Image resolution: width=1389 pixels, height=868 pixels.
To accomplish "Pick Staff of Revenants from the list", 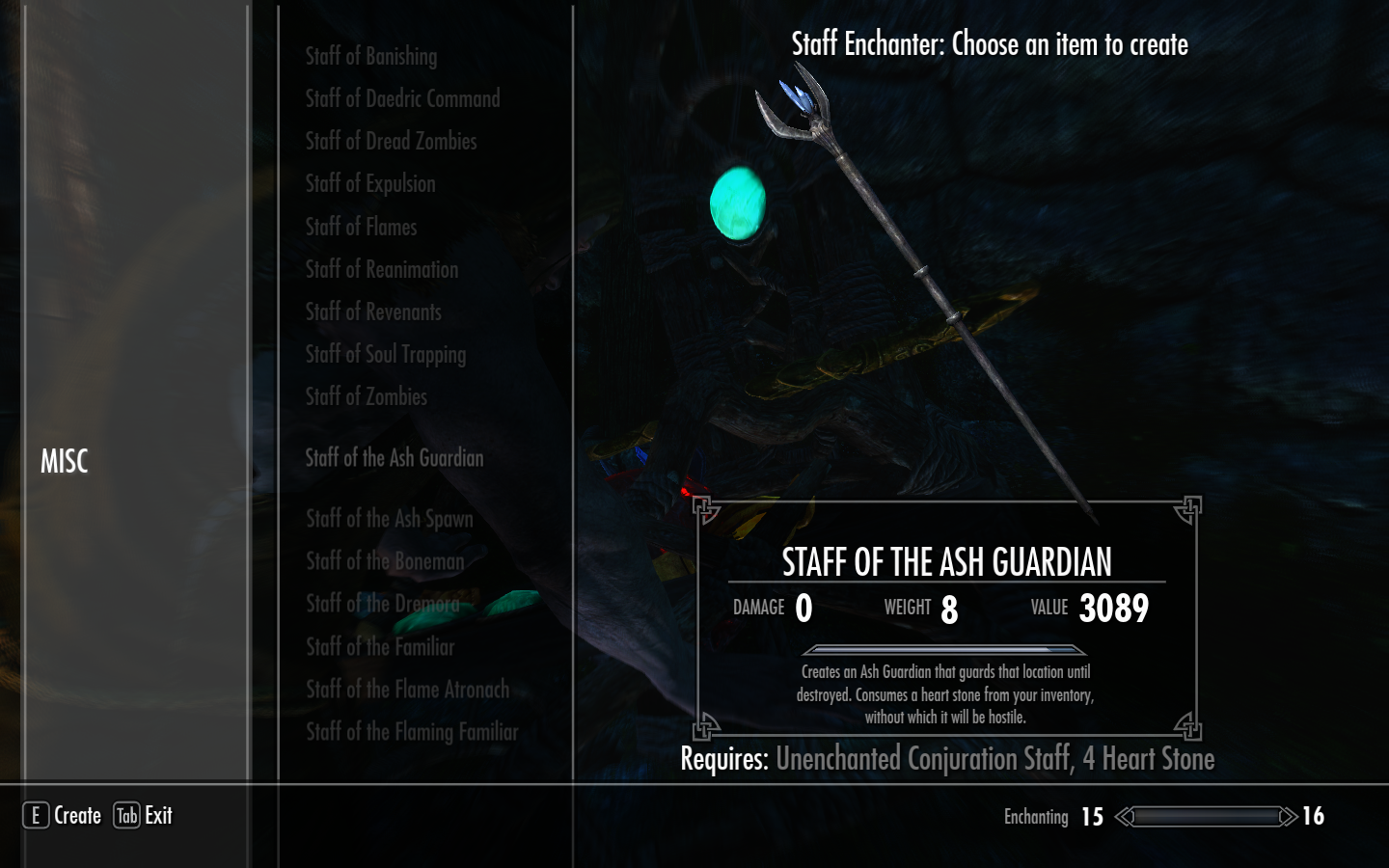I will [373, 312].
